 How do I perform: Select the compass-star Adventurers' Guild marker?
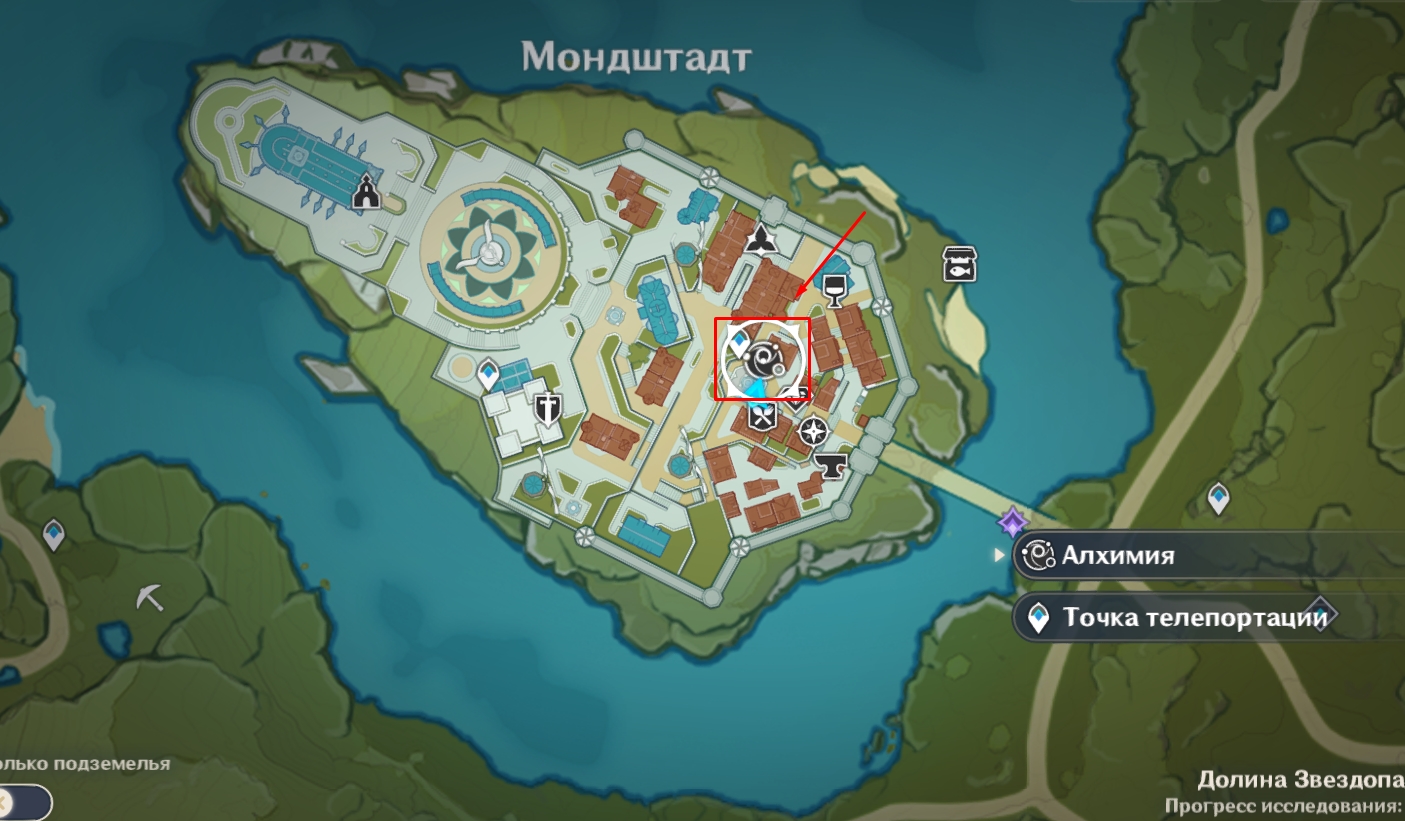coord(815,432)
